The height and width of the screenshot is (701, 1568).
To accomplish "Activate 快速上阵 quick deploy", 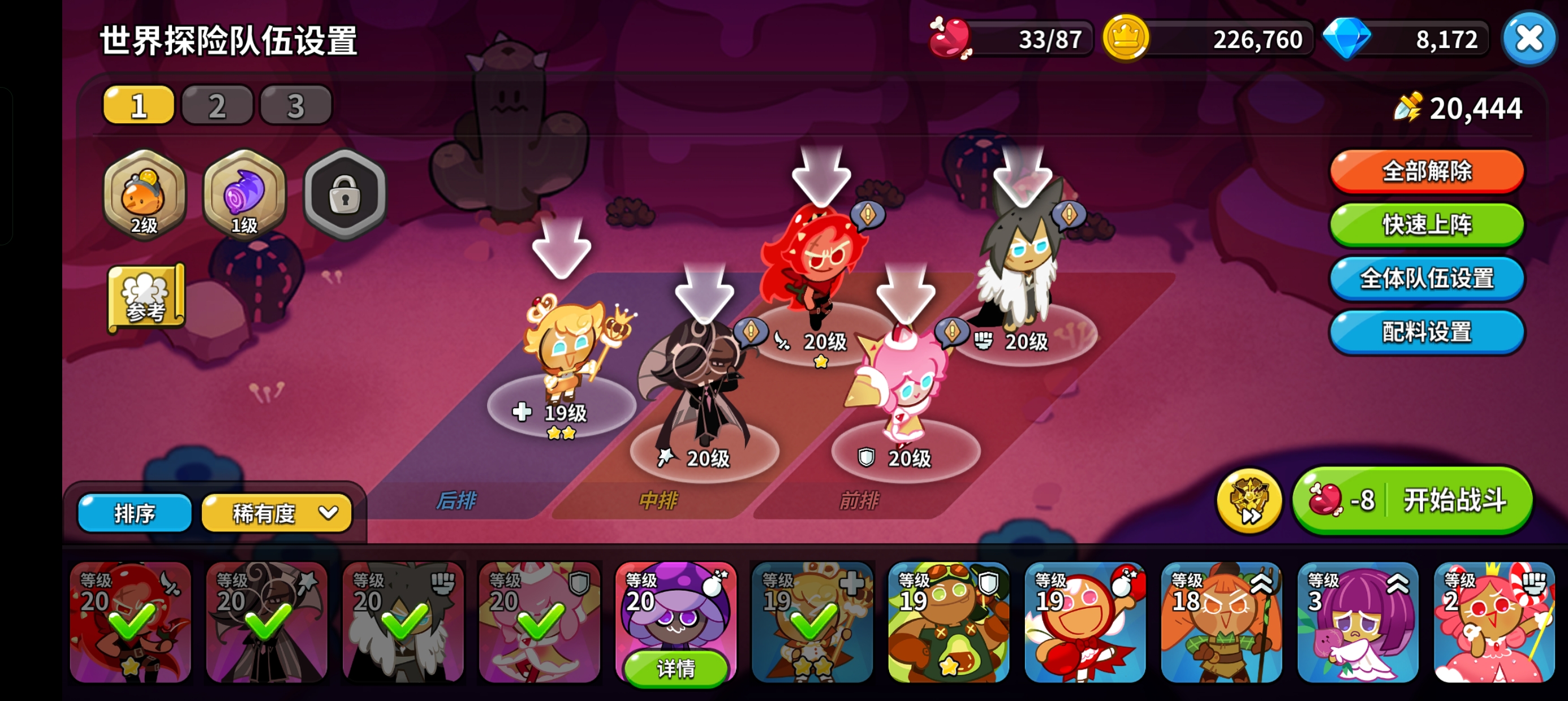I will (1426, 224).
